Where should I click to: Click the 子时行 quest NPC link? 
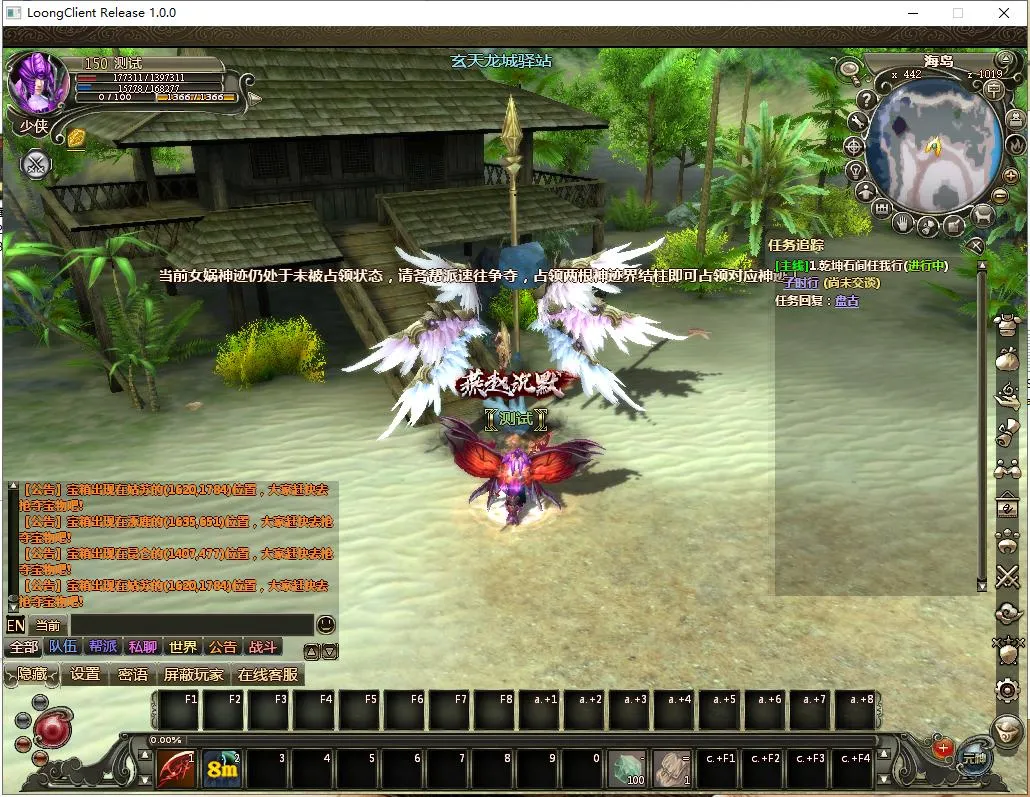800,283
